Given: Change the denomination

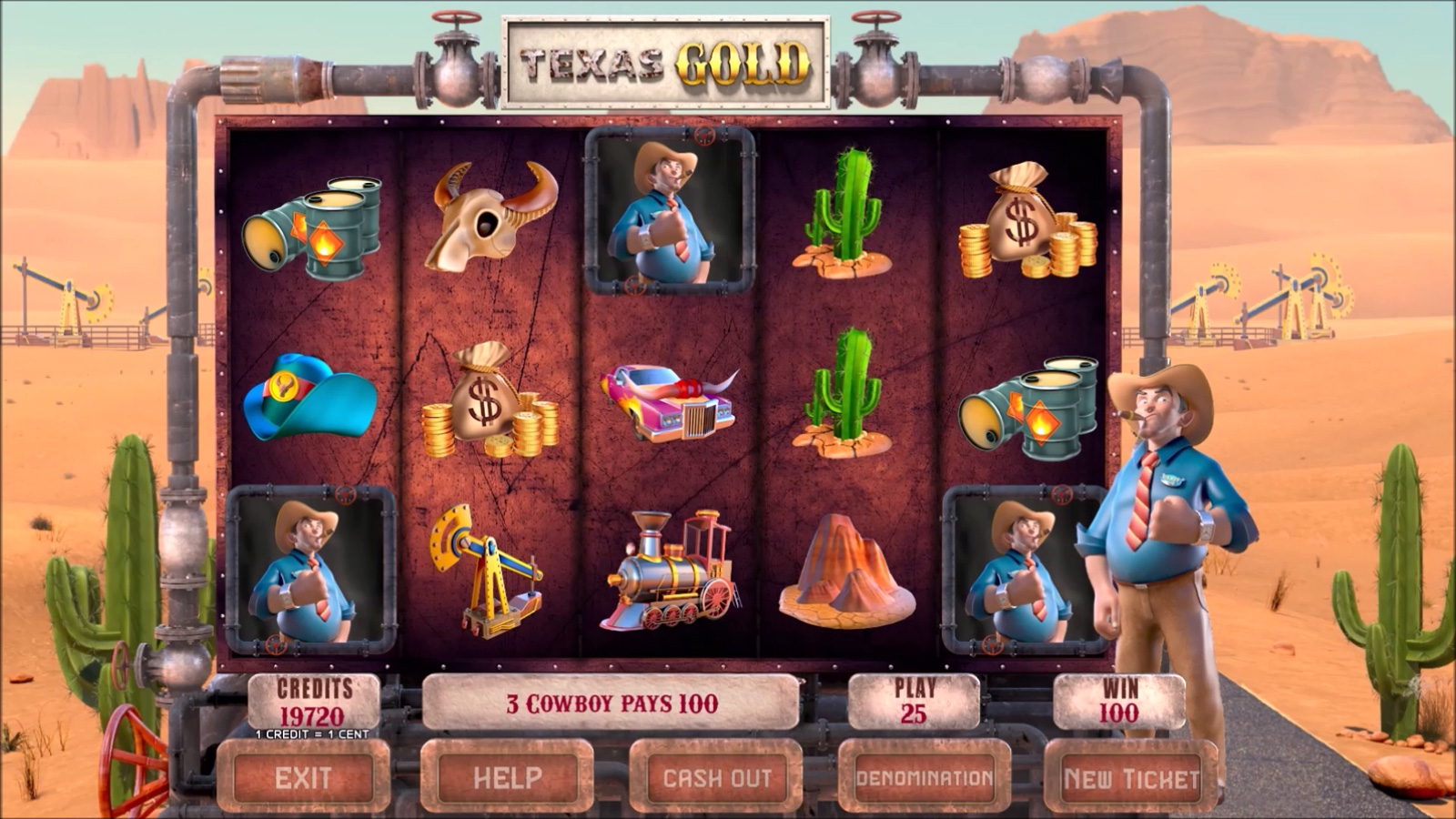Looking at the screenshot, I should (924, 778).
